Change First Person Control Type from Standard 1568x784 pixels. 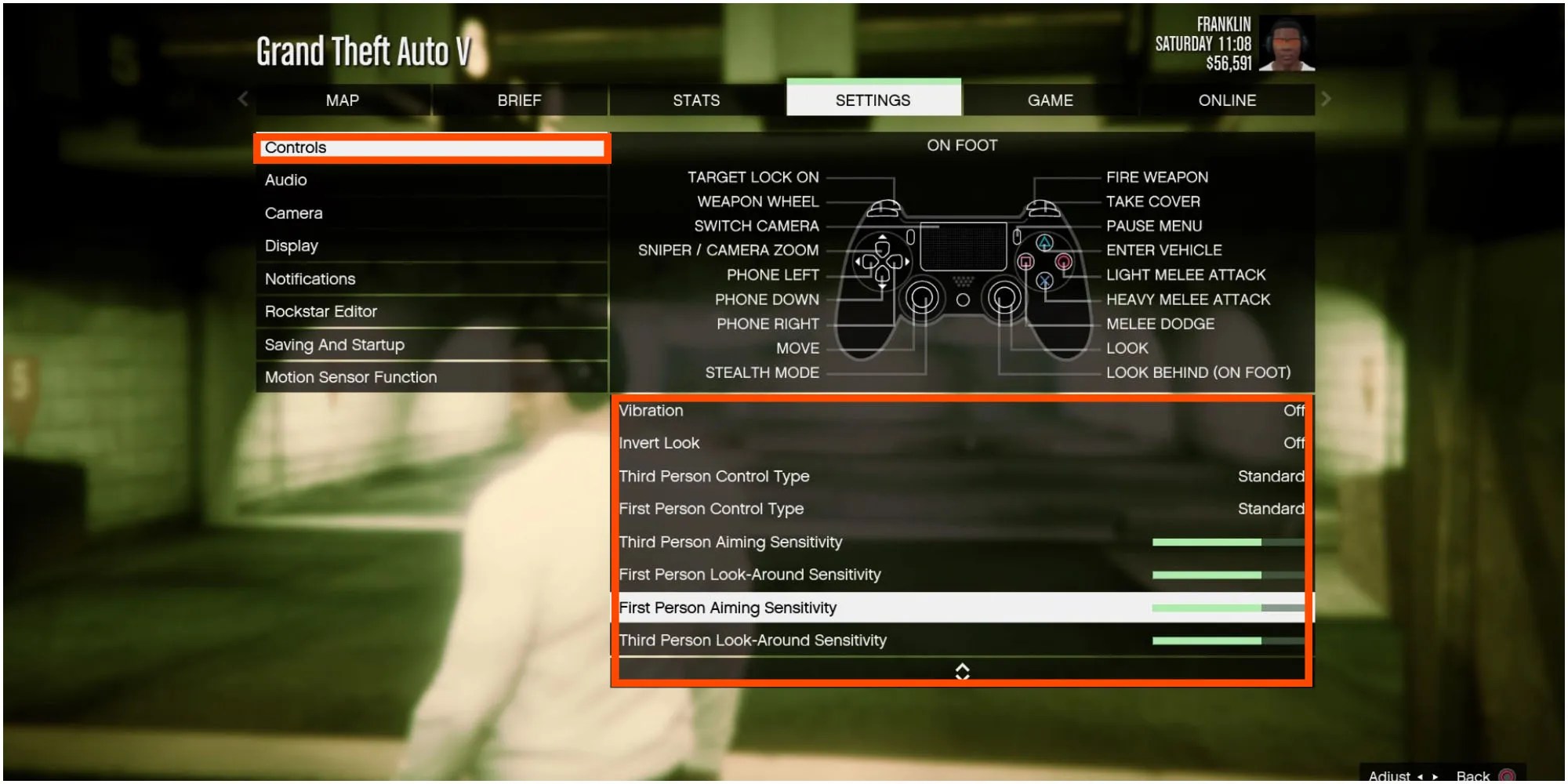point(960,509)
